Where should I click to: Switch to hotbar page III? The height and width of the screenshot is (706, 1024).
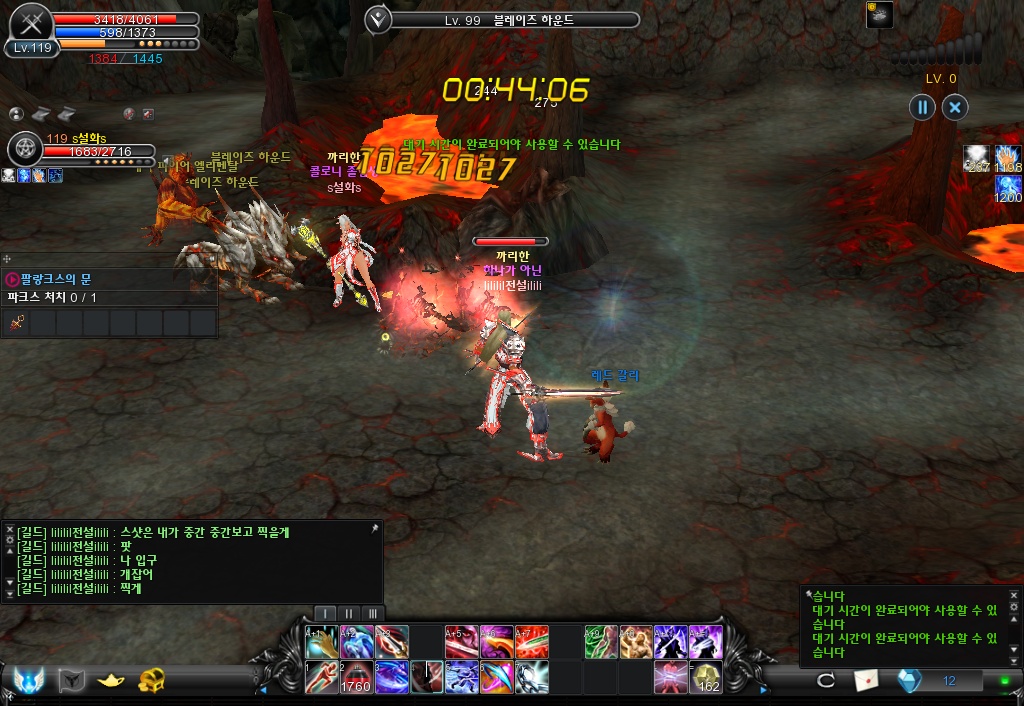click(x=372, y=613)
